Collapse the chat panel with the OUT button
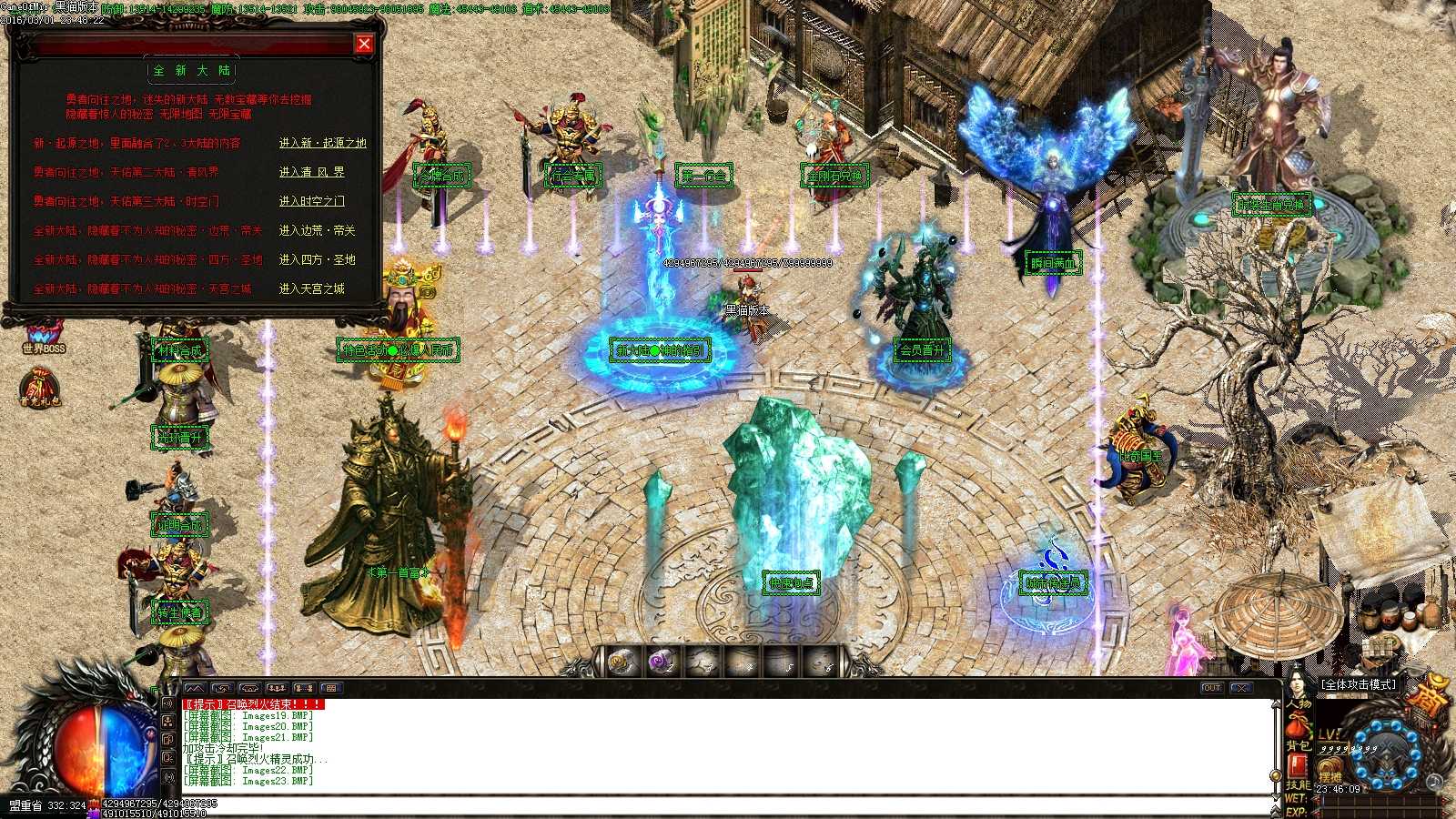Viewport: 1456px width, 819px height. click(x=1213, y=689)
